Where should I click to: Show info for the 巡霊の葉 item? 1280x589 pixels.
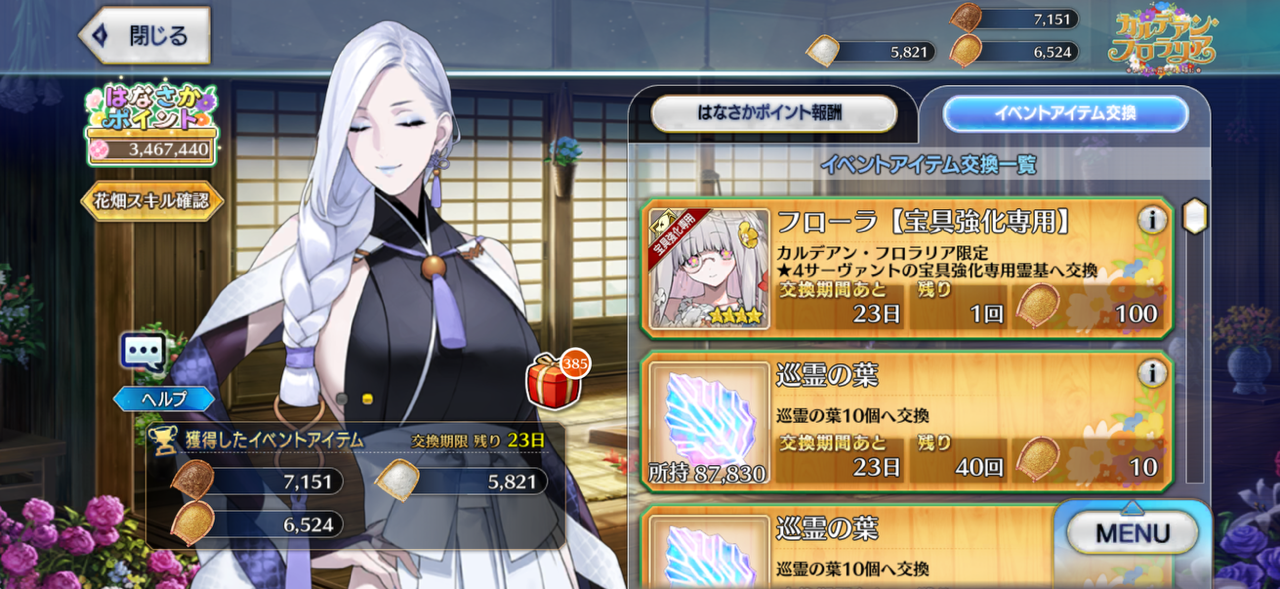pyautogui.click(x=1152, y=374)
